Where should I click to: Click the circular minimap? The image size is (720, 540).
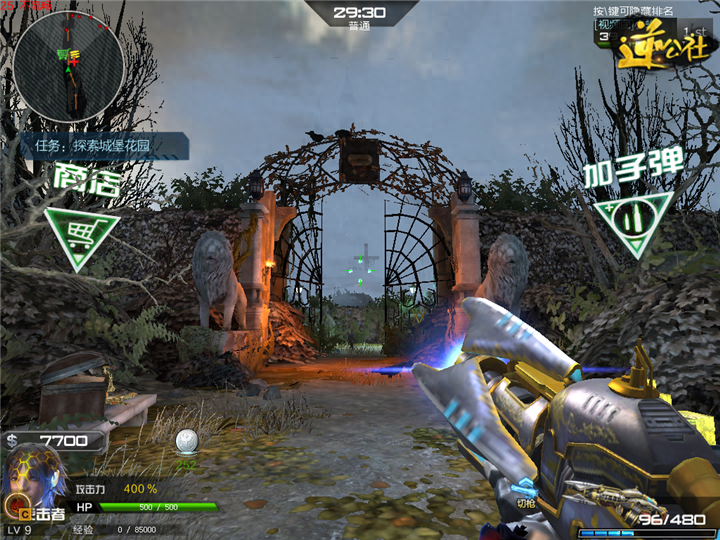tap(68, 66)
